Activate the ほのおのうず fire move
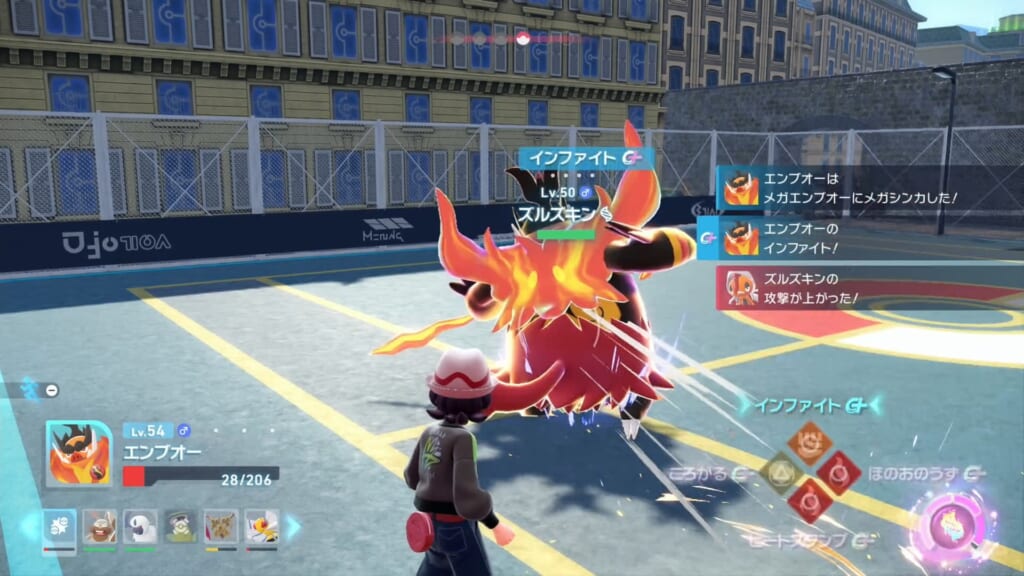 click(837, 470)
